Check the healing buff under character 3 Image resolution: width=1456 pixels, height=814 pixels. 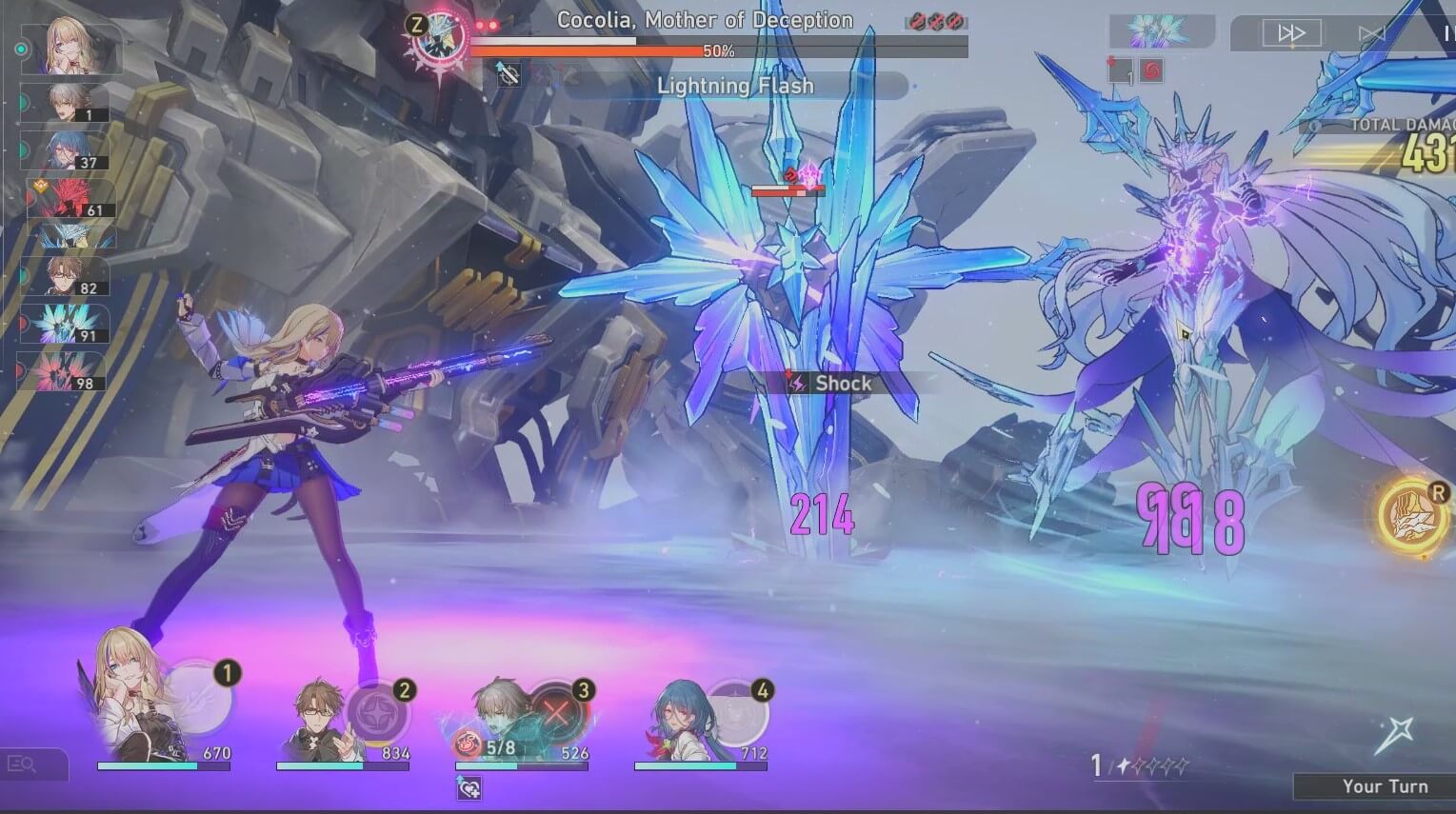(x=468, y=789)
